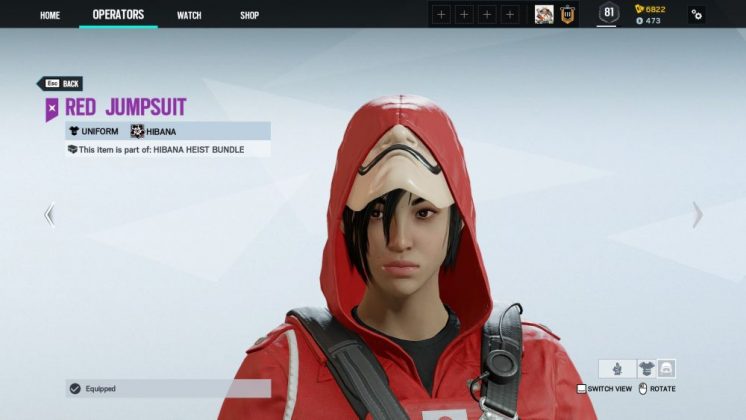The width and height of the screenshot is (746, 420).
Task: Click the Back button
Action: [60, 84]
